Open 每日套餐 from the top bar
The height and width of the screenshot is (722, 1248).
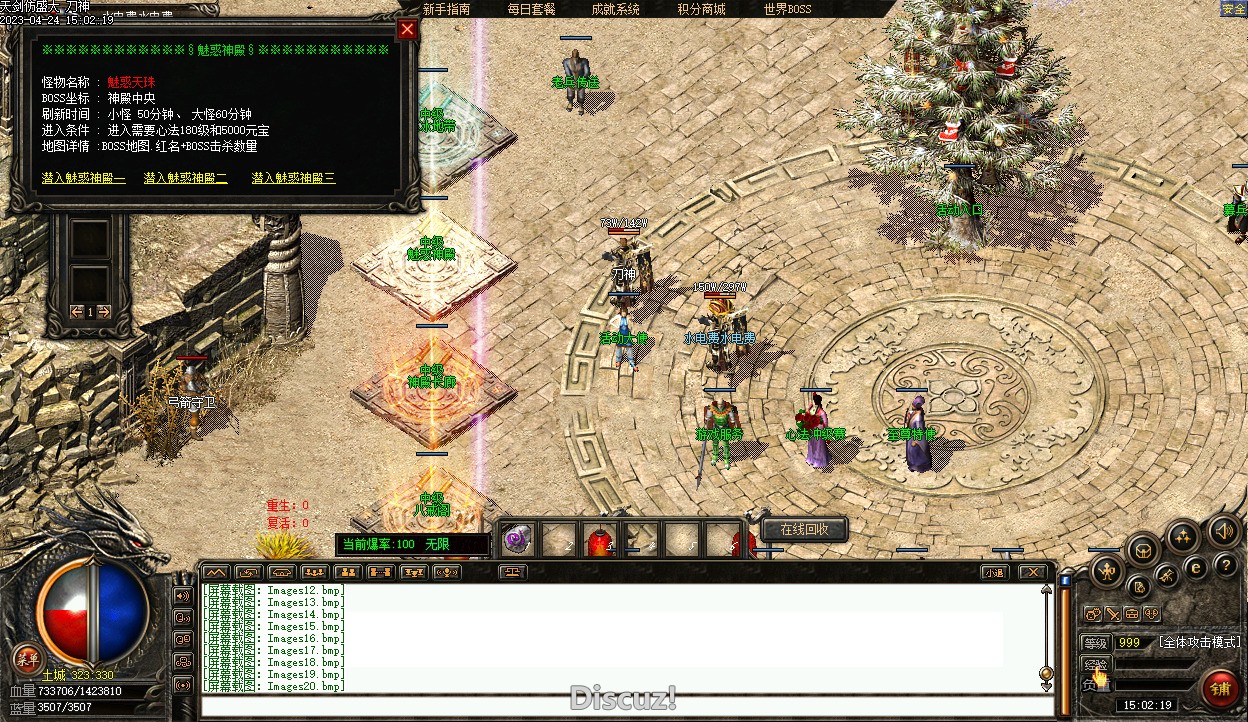531,9
